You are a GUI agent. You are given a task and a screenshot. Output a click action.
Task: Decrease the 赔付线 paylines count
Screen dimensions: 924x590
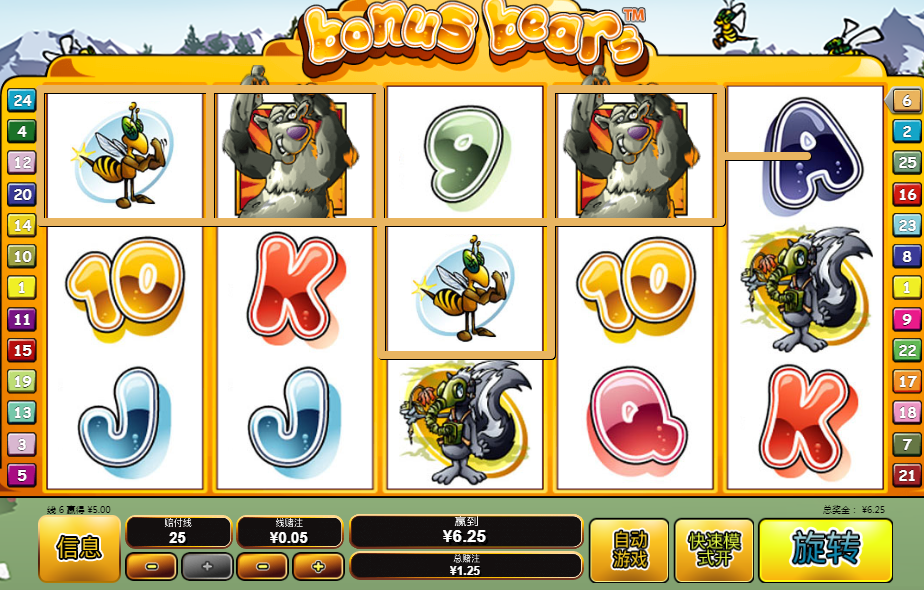point(151,566)
